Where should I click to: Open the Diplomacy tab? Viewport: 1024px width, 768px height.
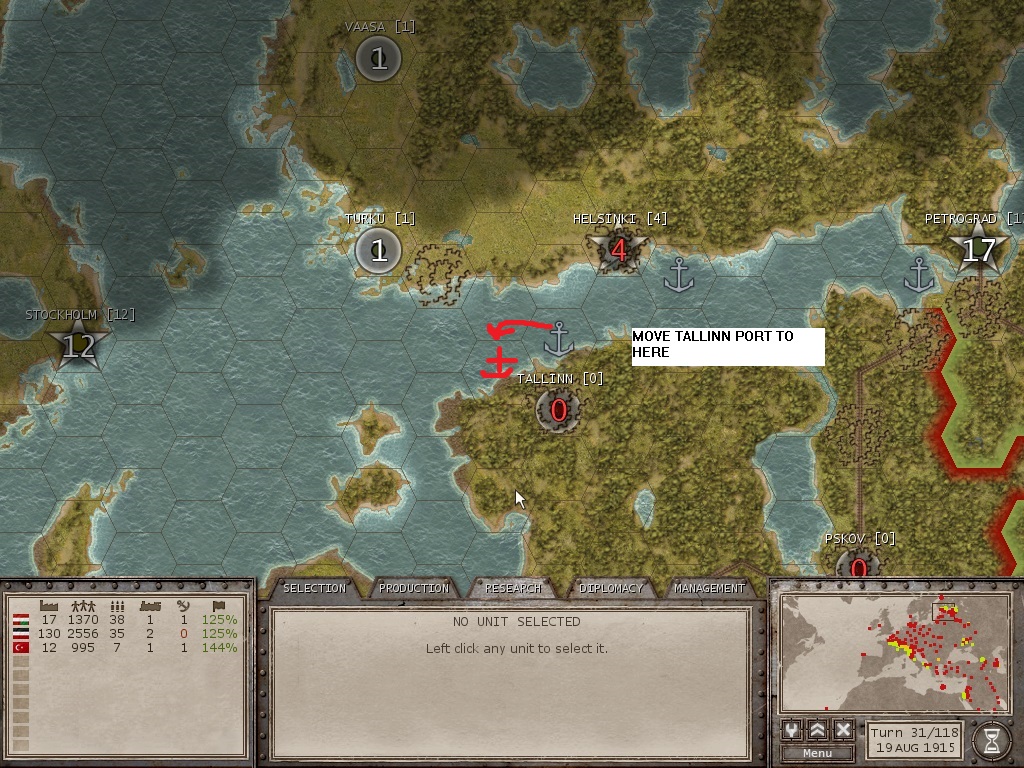point(611,588)
